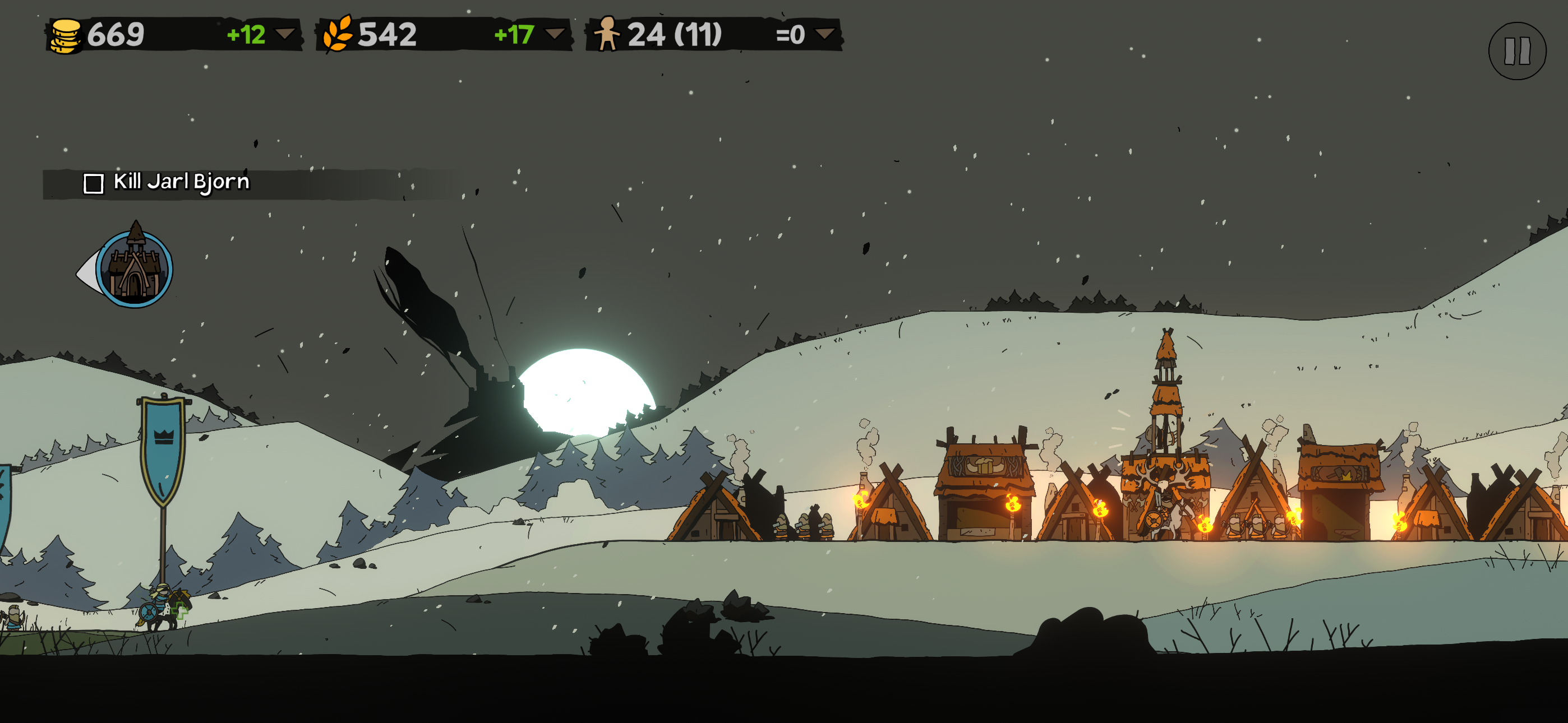Expand the food income dropdown arrow
Viewport: 1568px width, 723px height.
pyautogui.click(x=554, y=34)
